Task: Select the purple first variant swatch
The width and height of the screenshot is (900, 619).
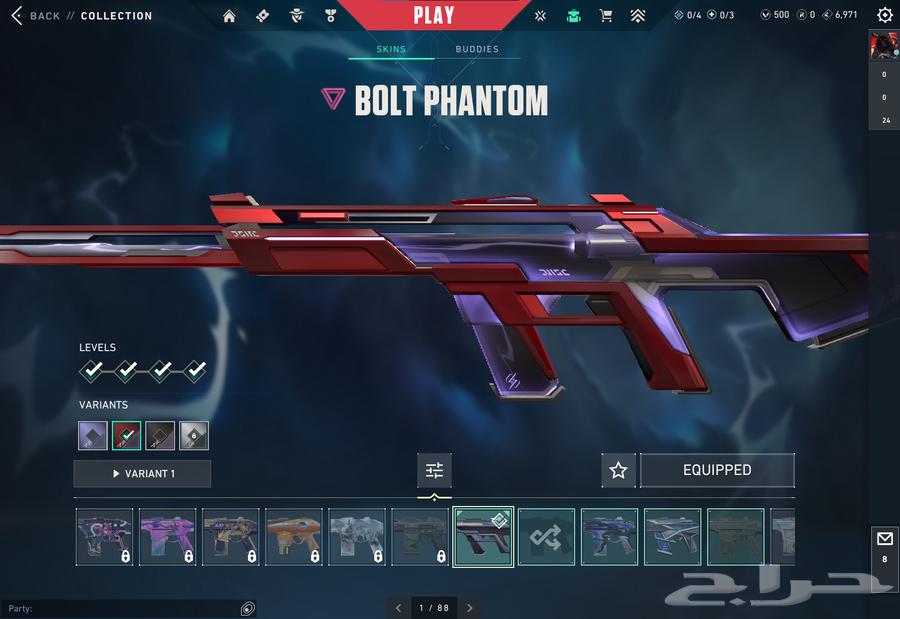Action: point(93,435)
